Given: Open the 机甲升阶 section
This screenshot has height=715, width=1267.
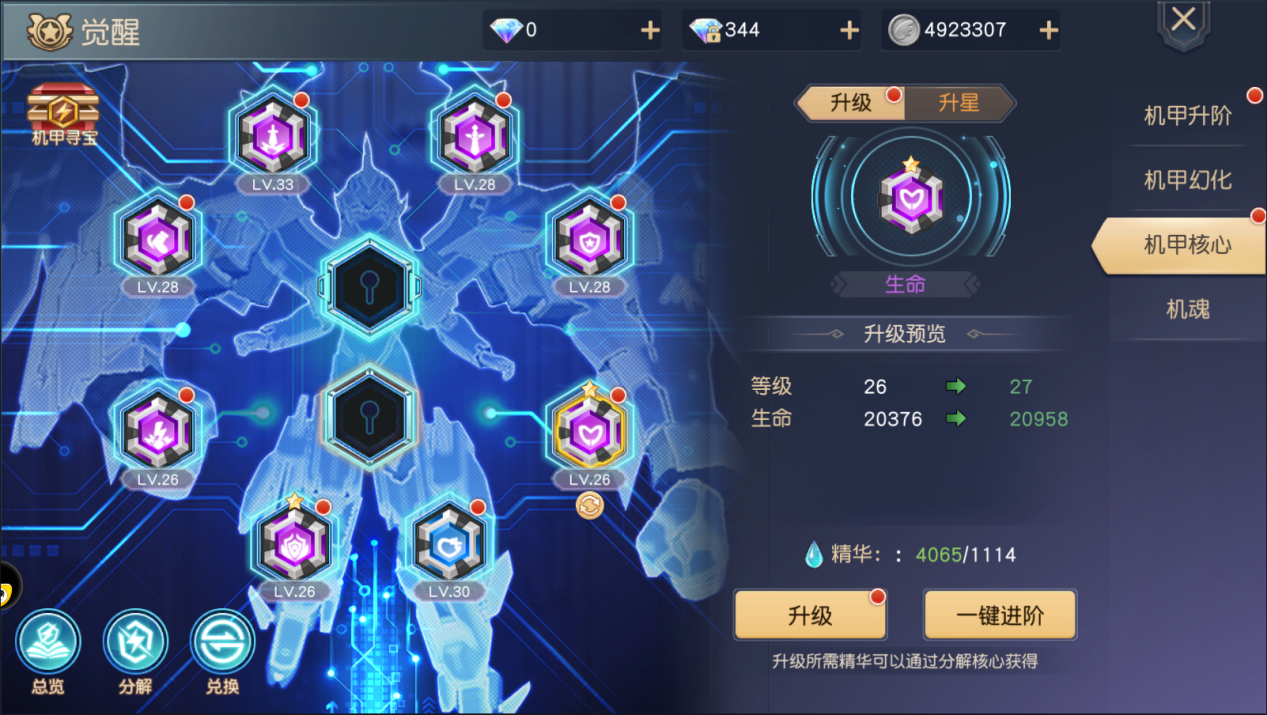Looking at the screenshot, I should click(x=1187, y=116).
